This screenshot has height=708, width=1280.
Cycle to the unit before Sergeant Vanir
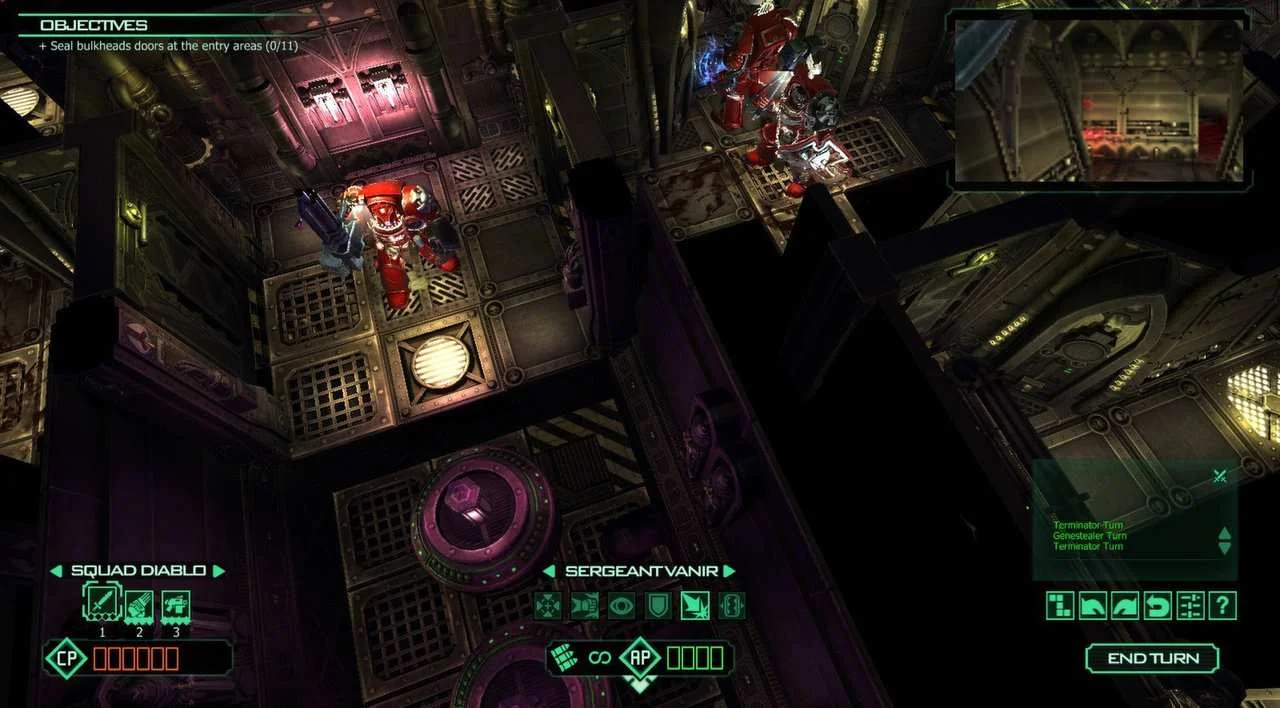coord(549,571)
